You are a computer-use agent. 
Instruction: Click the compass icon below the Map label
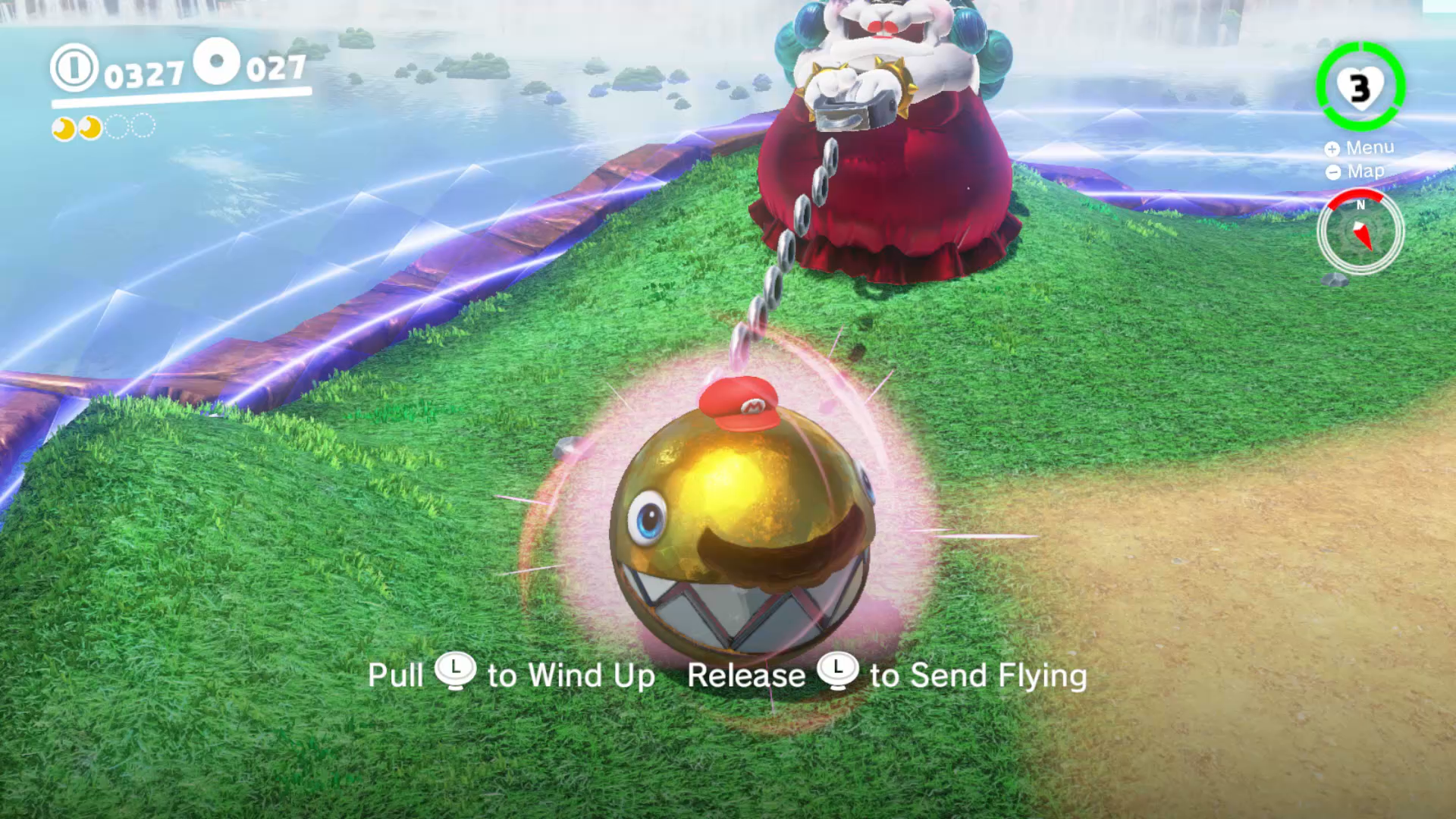tap(1360, 231)
